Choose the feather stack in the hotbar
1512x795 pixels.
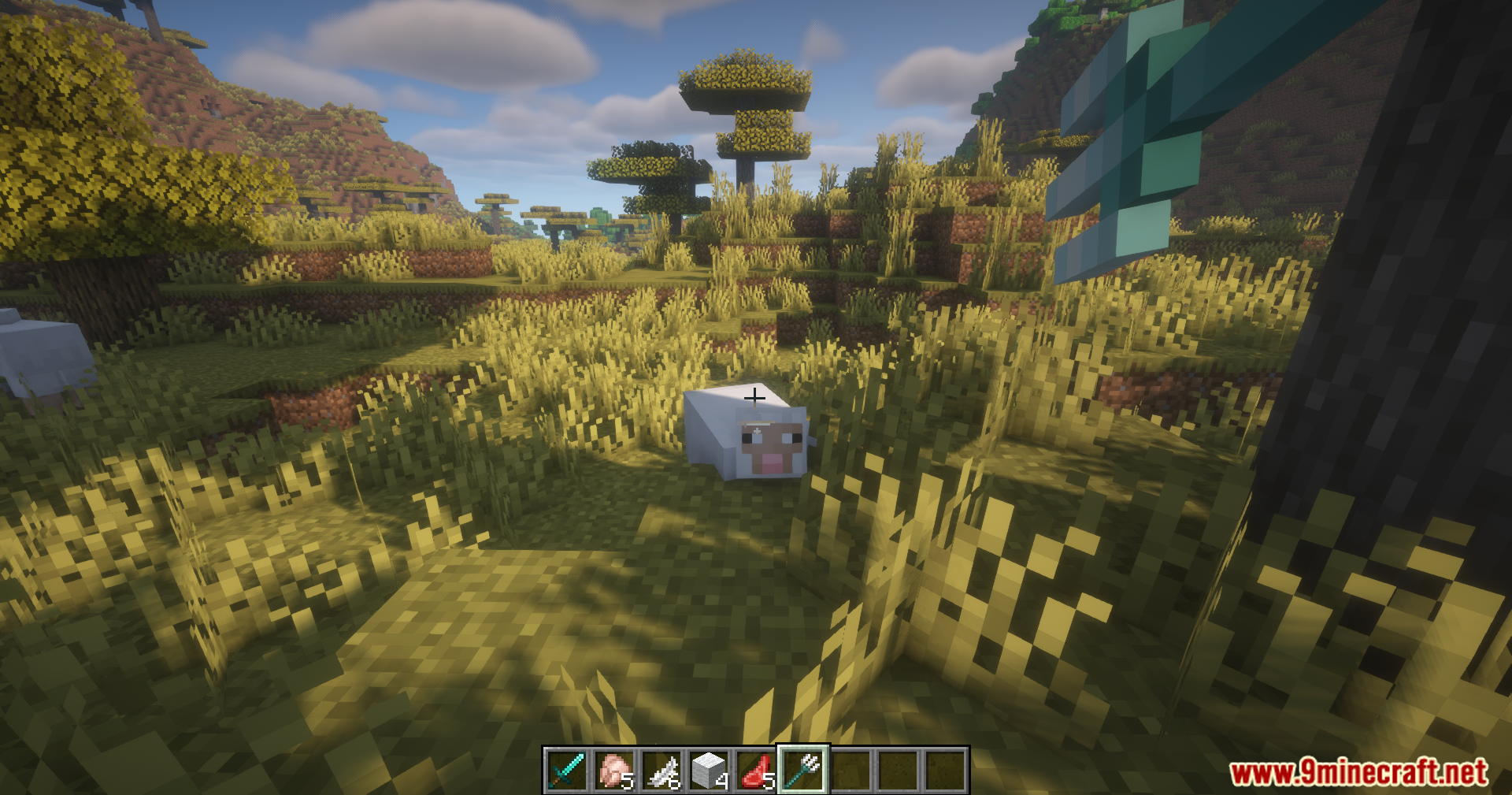[661, 770]
